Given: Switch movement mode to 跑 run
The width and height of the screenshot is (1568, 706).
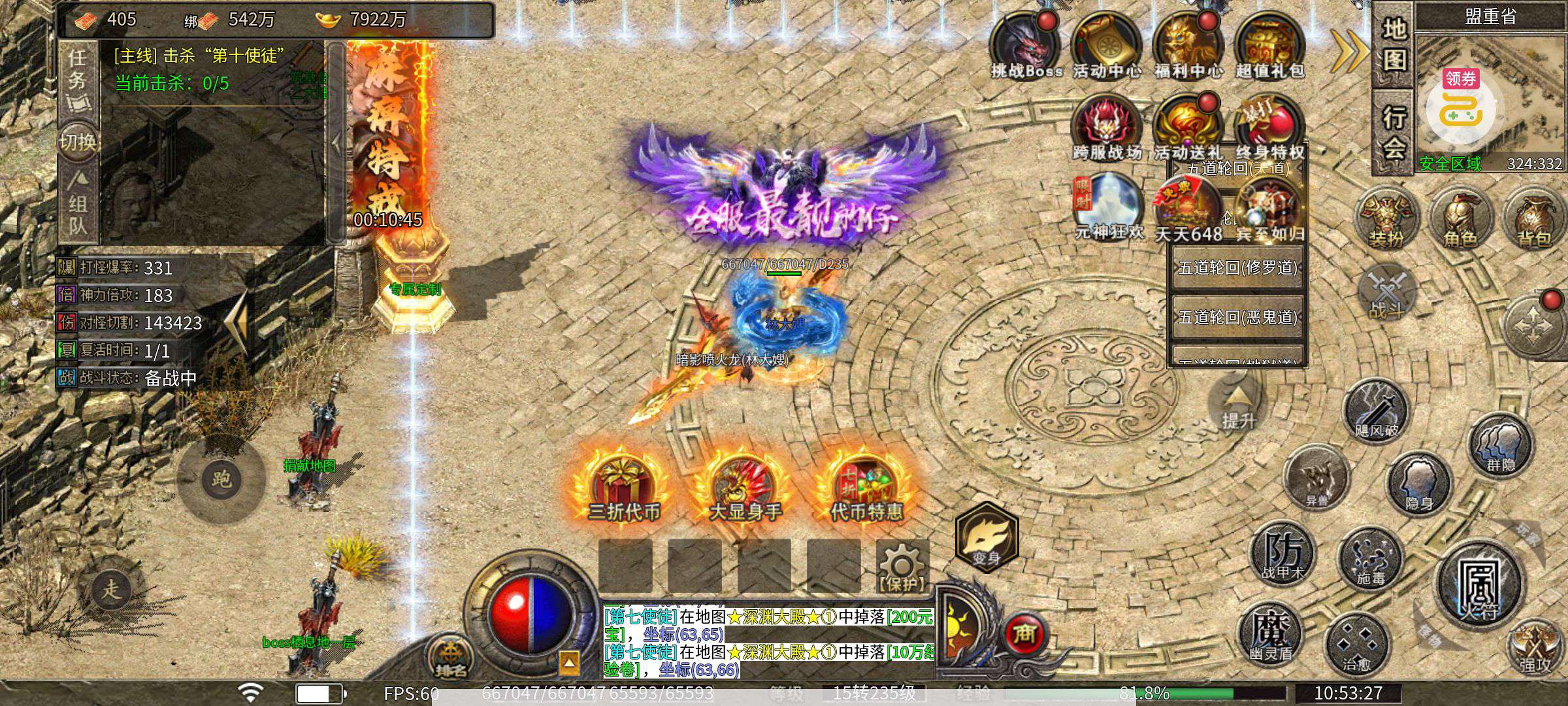Looking at the screenshot, I should pyautogui.click(x=221, y=479).
